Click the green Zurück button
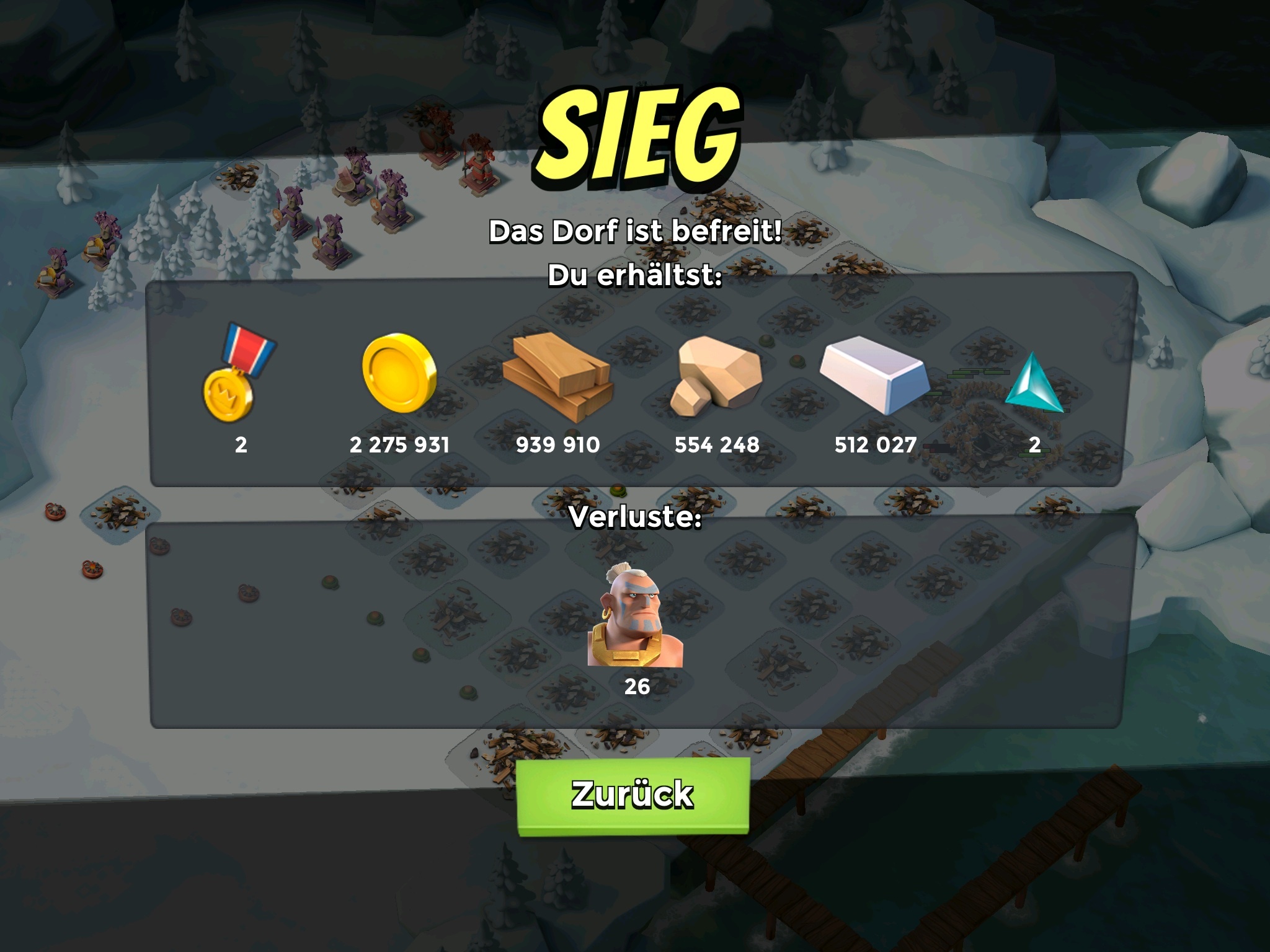This screenshot has width=1270, height=952. pos(633,795)
